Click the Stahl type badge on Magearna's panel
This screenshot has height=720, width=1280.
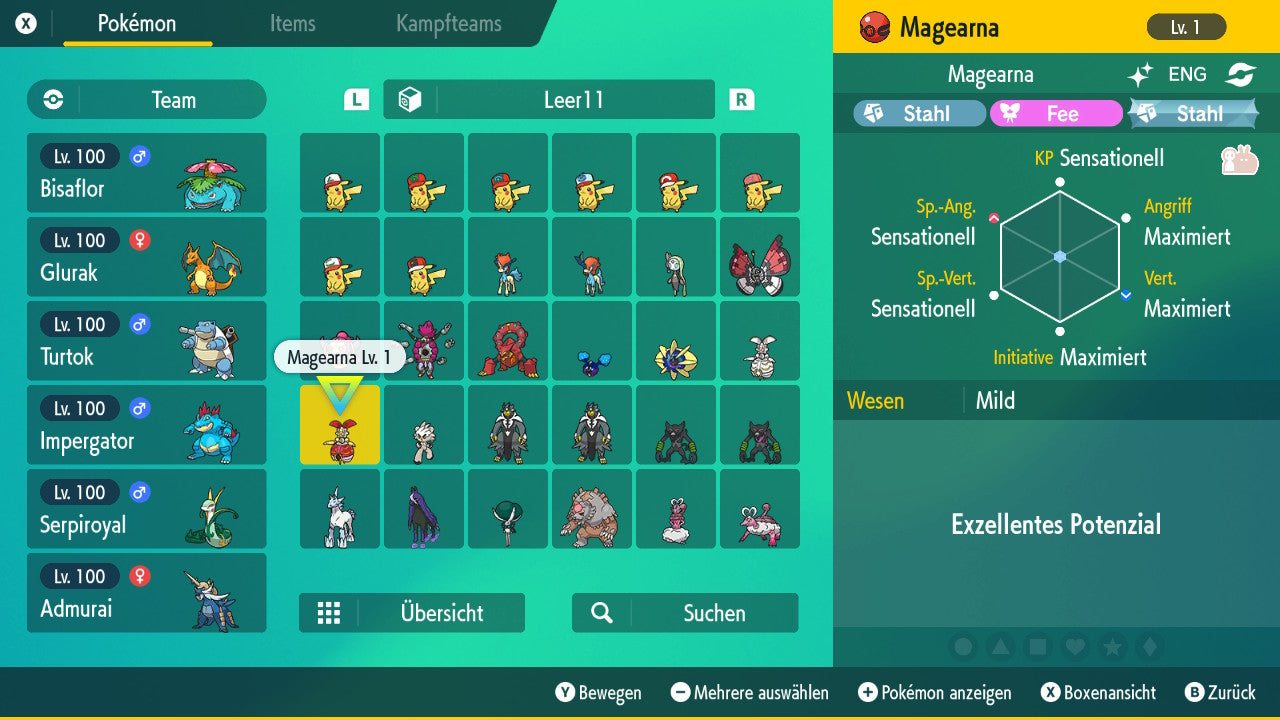click(917, 113)
